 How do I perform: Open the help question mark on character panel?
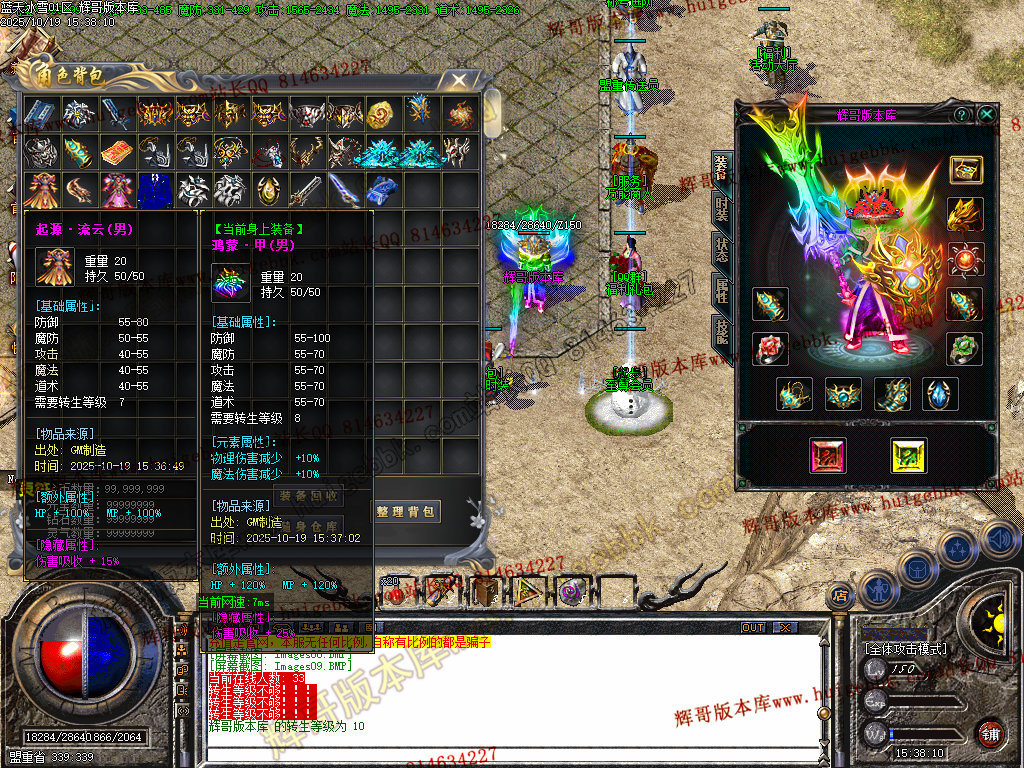tap(962, 115)
